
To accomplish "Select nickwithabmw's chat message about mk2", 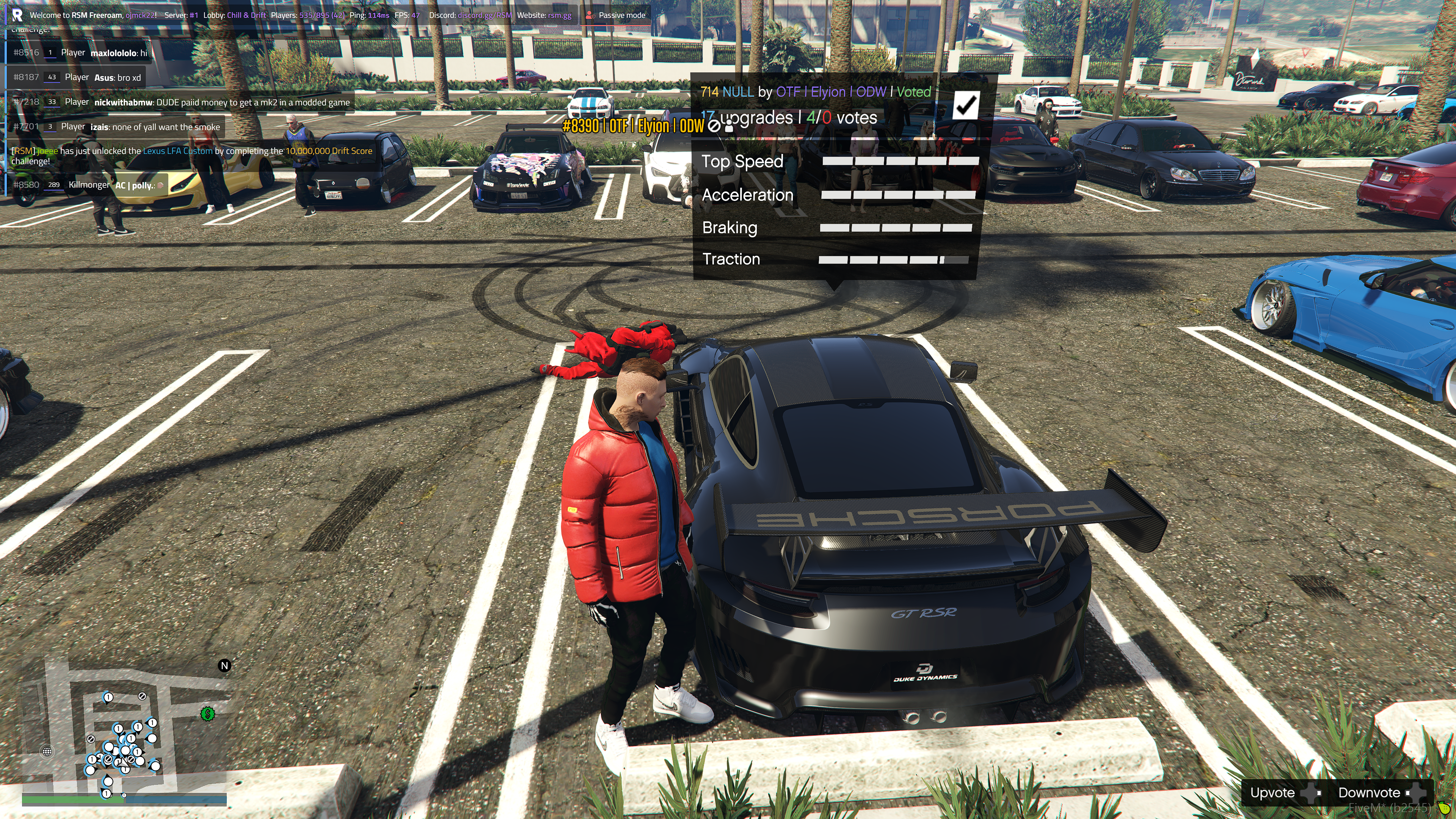I will (181, 102).
